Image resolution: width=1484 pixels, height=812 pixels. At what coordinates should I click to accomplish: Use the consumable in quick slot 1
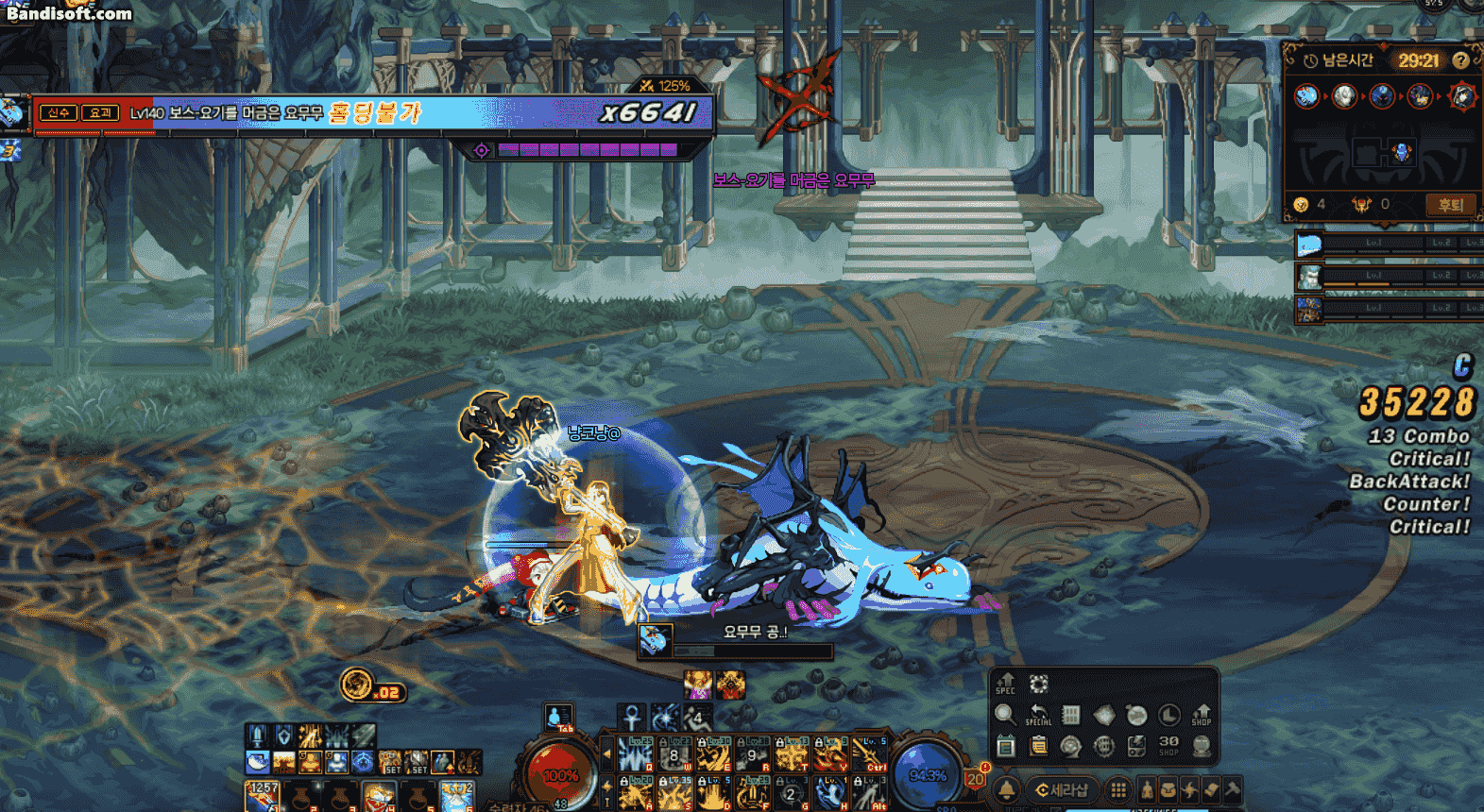262,796
